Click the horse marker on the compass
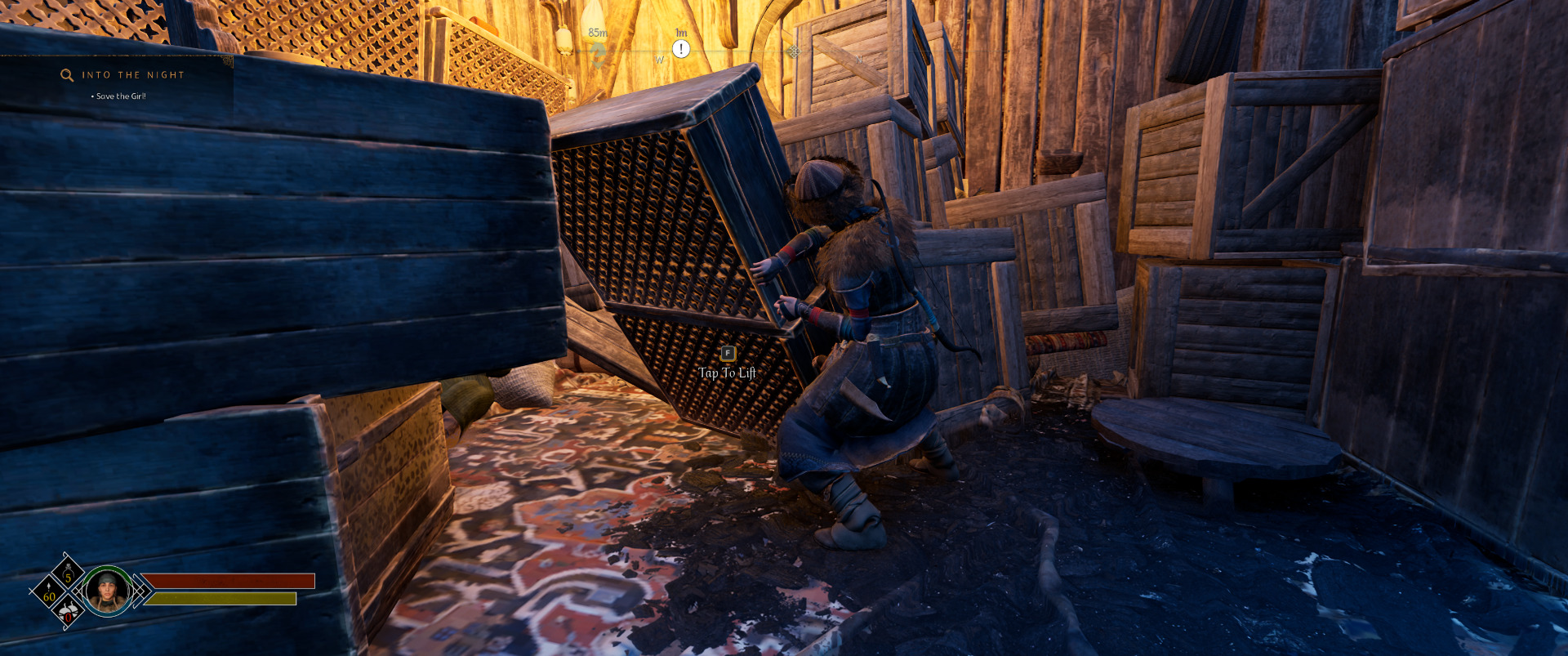Viewport: 1568px width, 656px height. click(598, 54)
